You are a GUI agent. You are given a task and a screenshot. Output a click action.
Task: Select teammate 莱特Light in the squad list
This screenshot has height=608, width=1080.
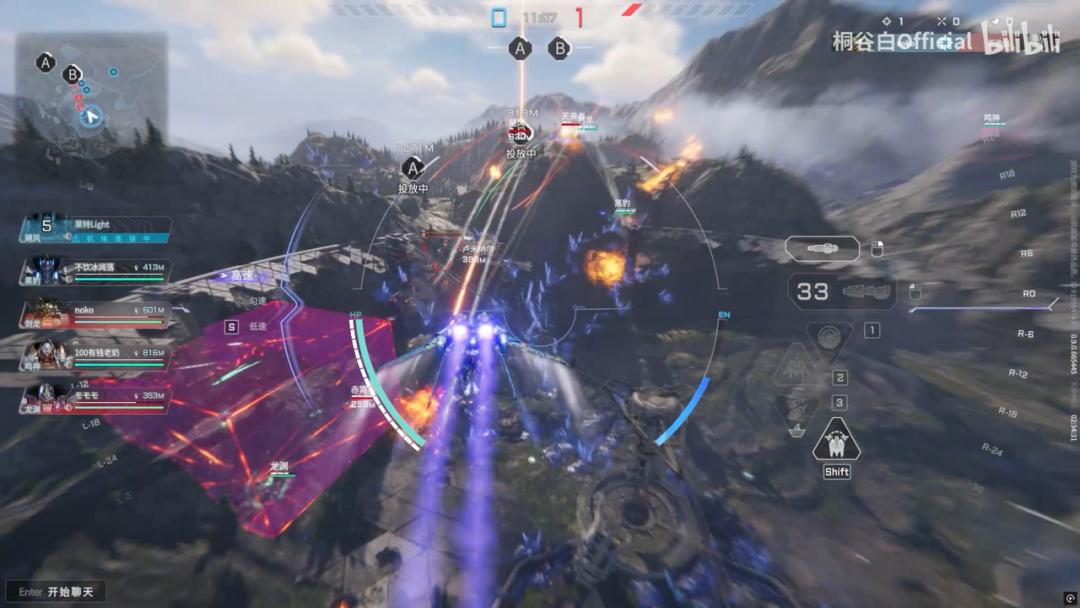[96, 231]
